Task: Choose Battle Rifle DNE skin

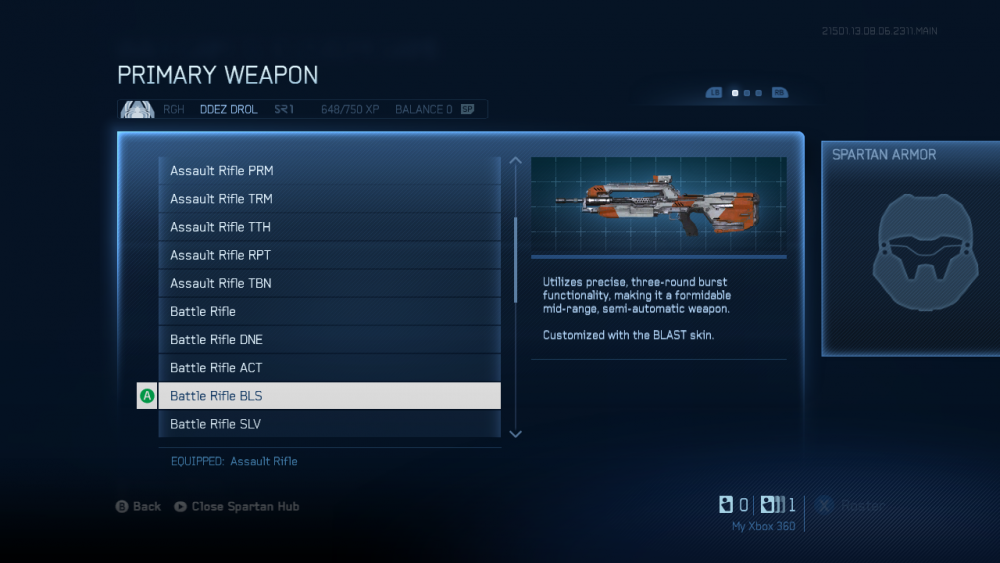Action: pyautogui.click(x=329, y=339)
